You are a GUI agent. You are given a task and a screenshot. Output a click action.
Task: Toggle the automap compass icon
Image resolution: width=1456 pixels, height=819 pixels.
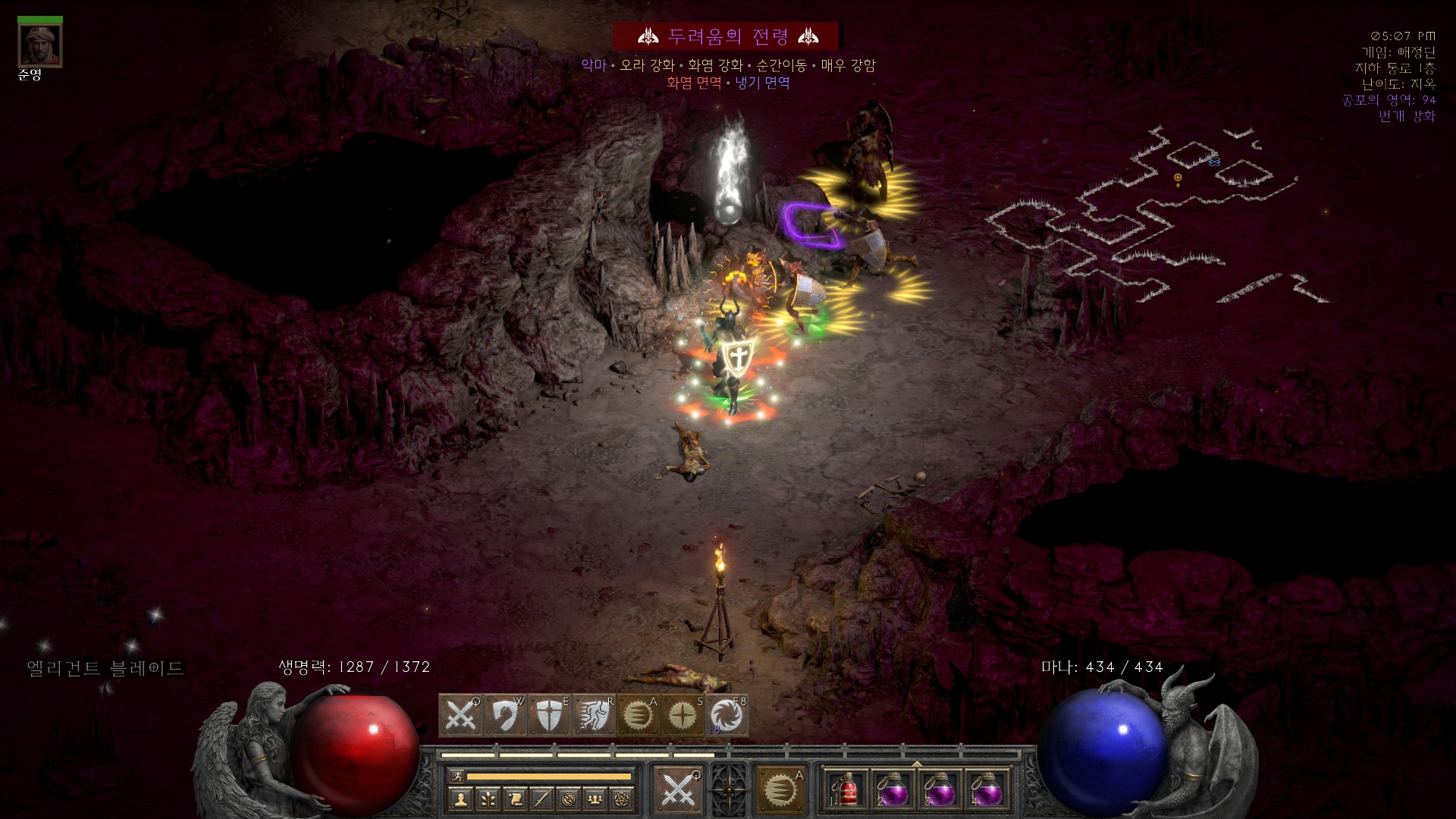[x=569, y=798]
